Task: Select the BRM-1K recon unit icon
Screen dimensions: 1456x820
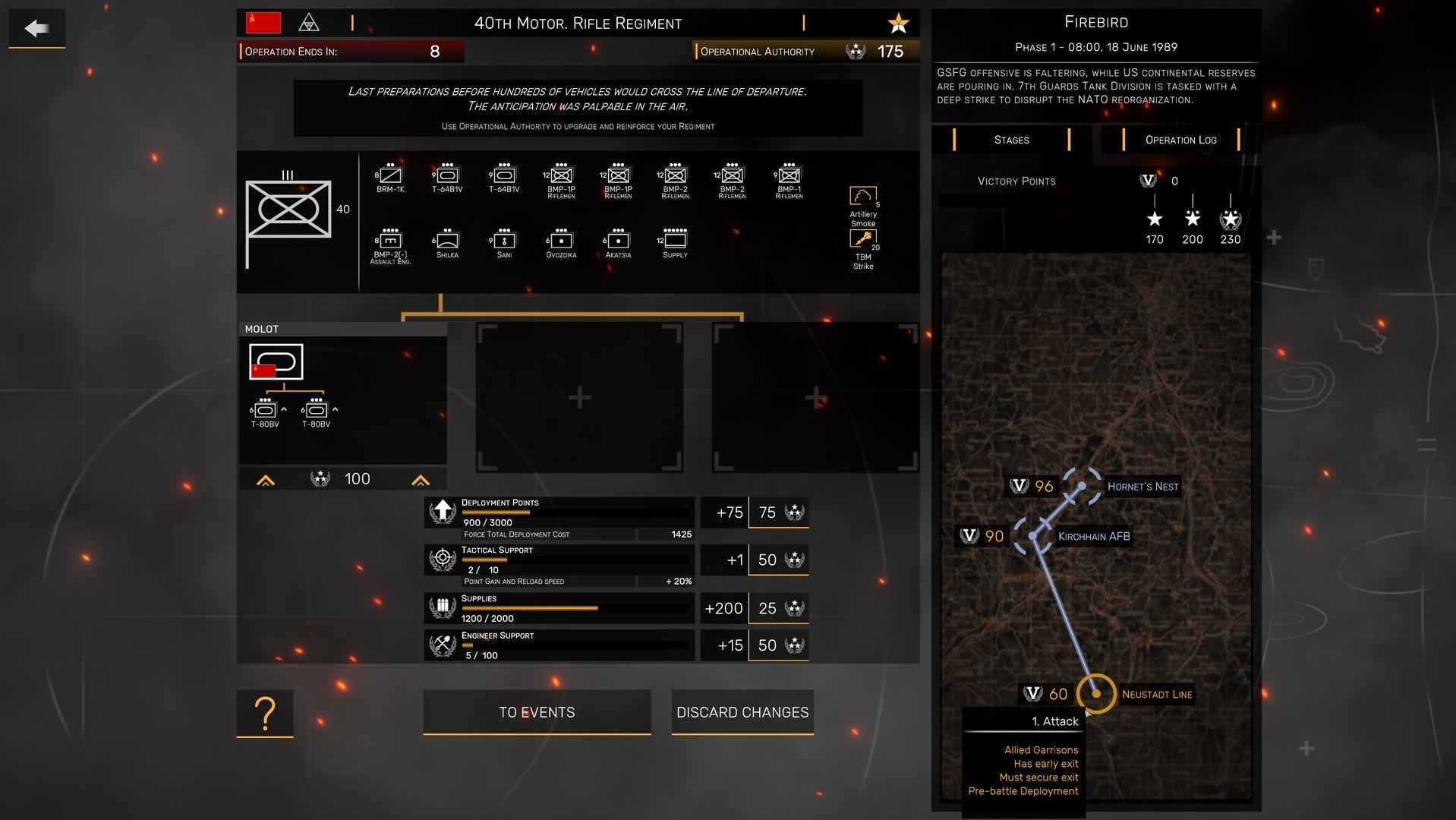Action: [389, 176]
